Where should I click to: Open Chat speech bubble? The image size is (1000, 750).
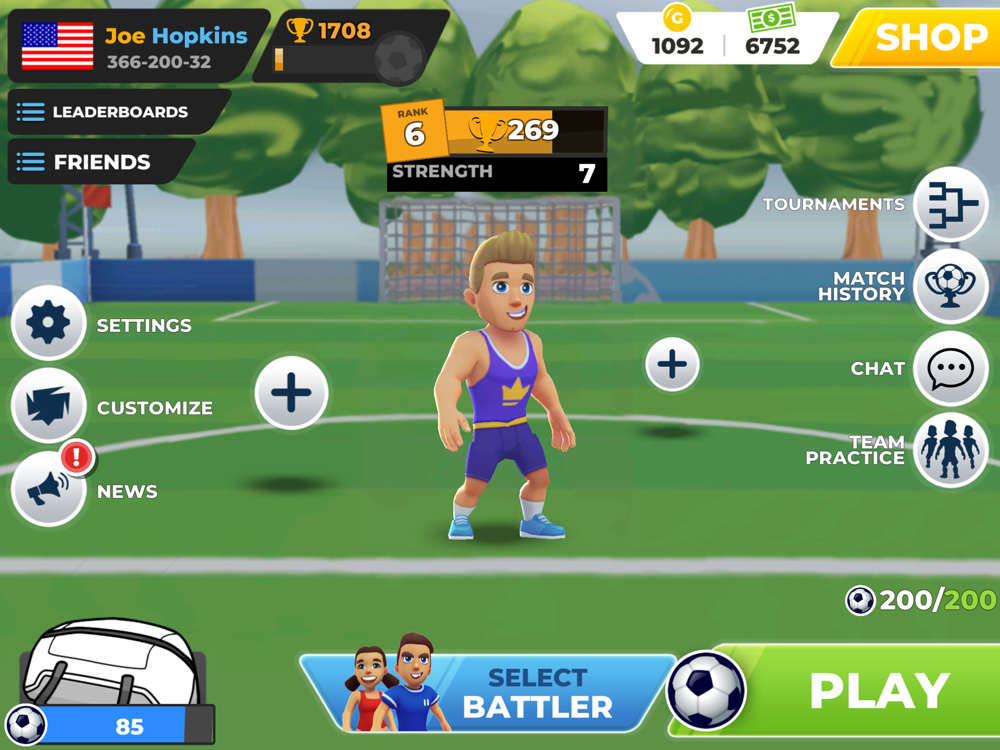coord(950,369)
